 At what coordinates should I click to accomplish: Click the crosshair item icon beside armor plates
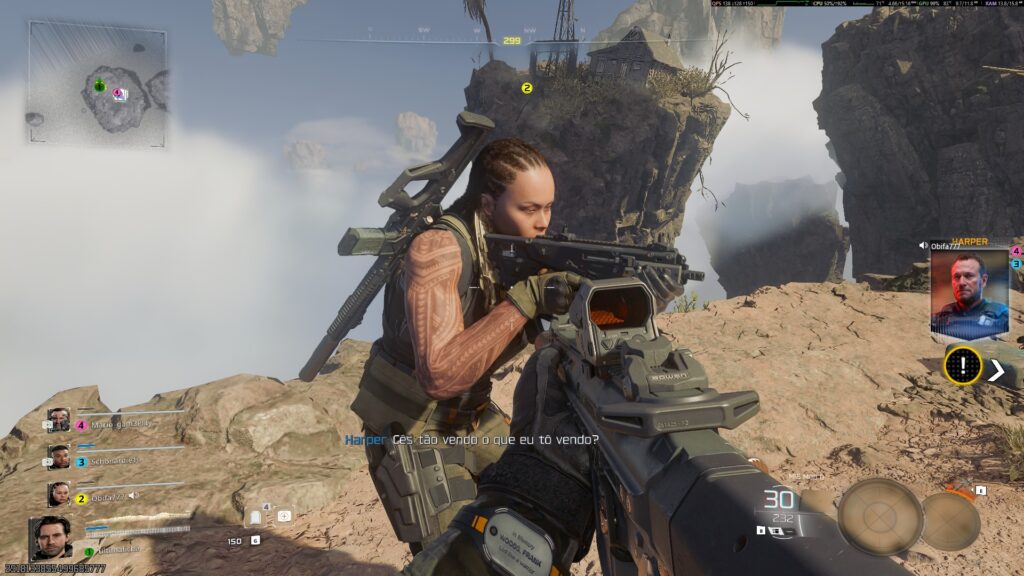click(284, 516)
